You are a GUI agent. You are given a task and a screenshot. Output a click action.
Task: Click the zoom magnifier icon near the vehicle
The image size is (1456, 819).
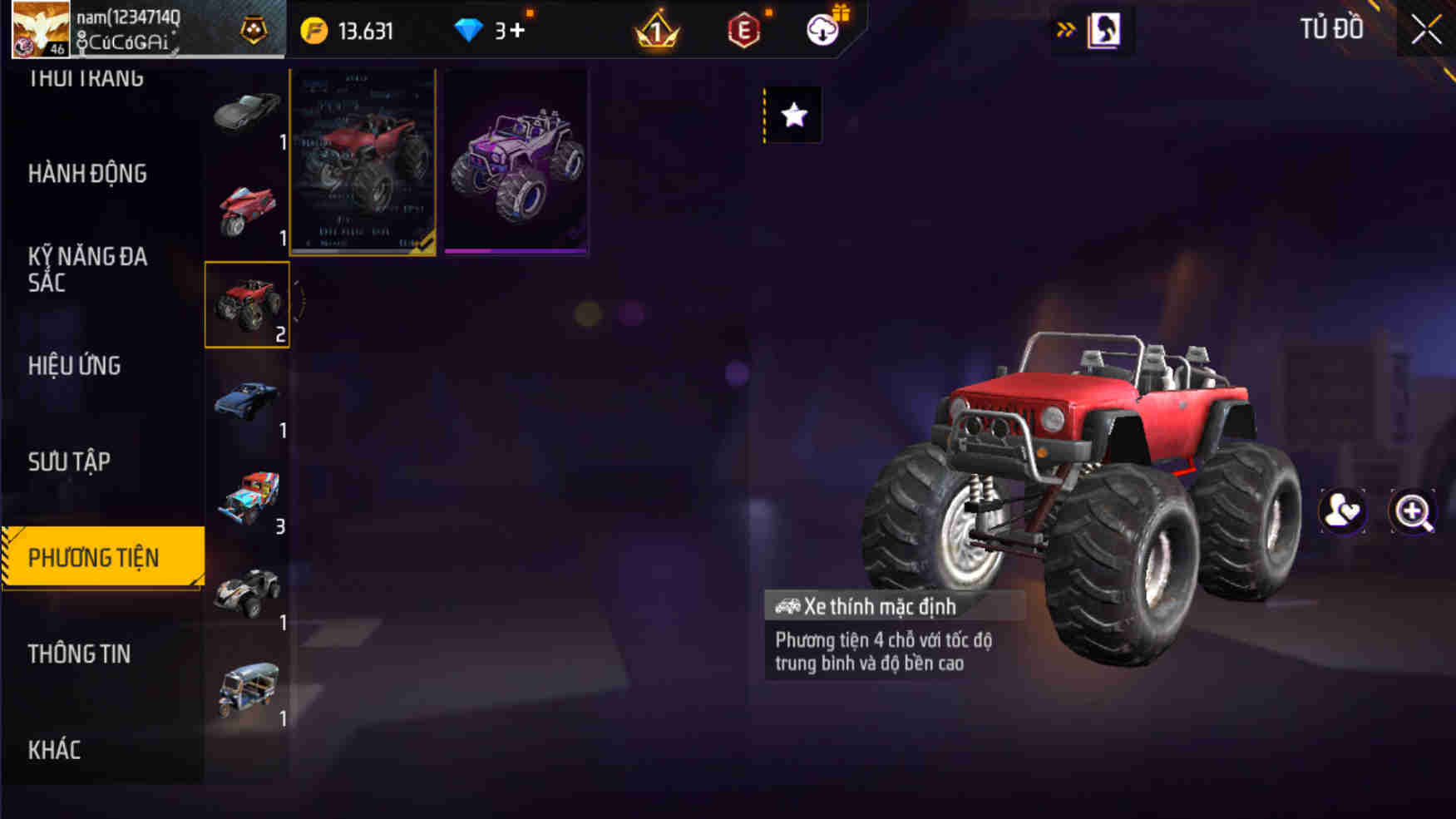(x=1411, y=513)
